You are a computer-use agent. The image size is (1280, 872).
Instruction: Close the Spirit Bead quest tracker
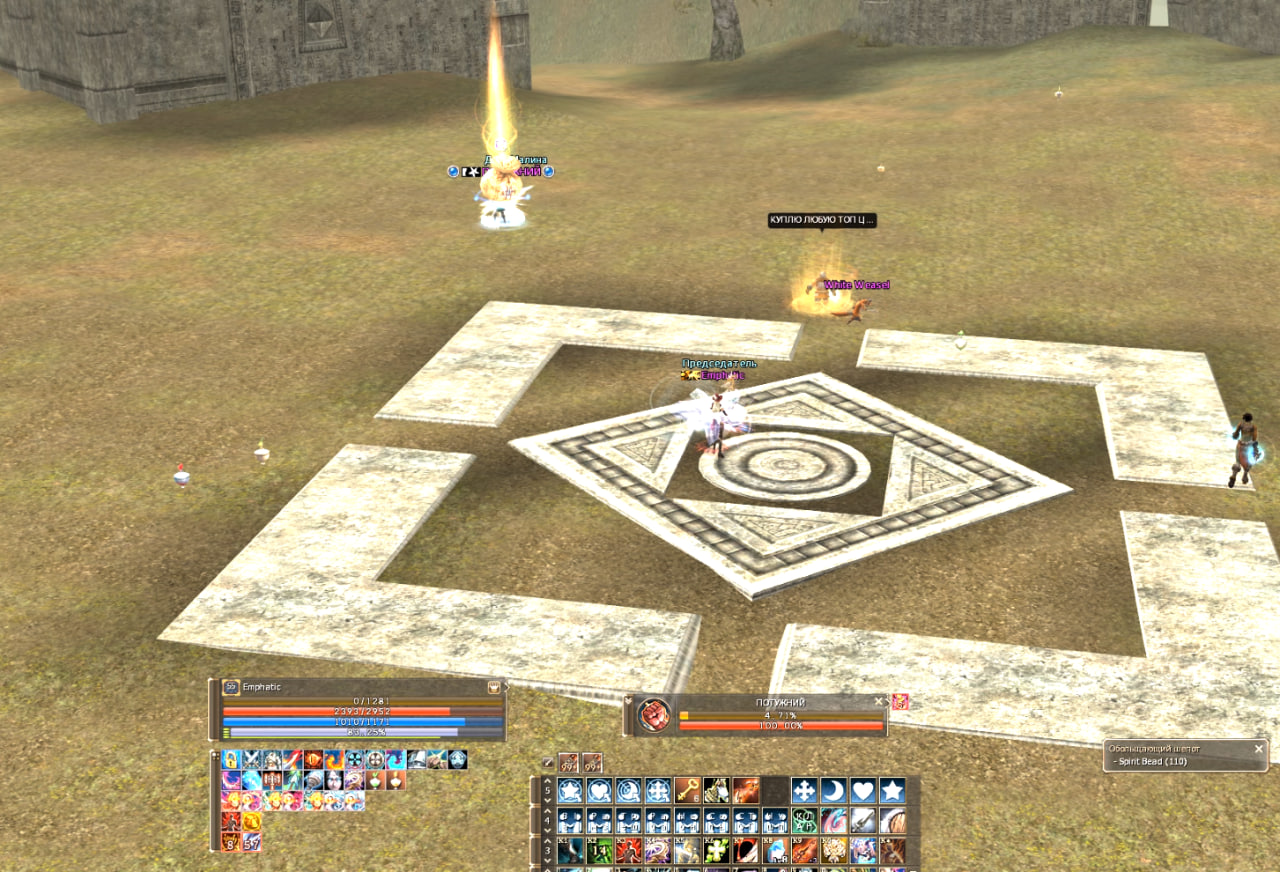click(x=1259, y=749)
